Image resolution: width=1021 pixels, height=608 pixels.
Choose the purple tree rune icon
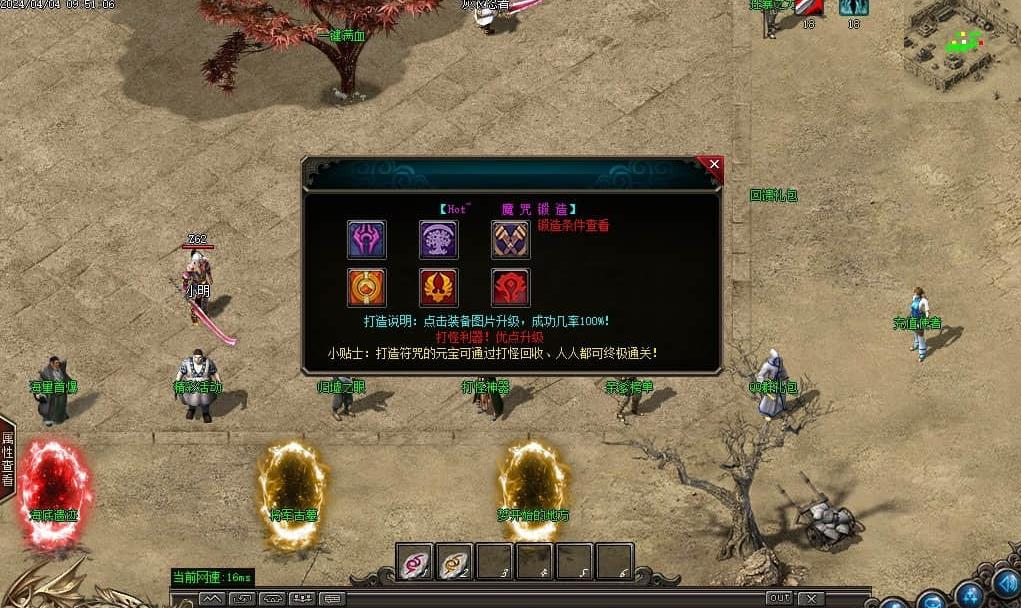click(x=439, y=240)
